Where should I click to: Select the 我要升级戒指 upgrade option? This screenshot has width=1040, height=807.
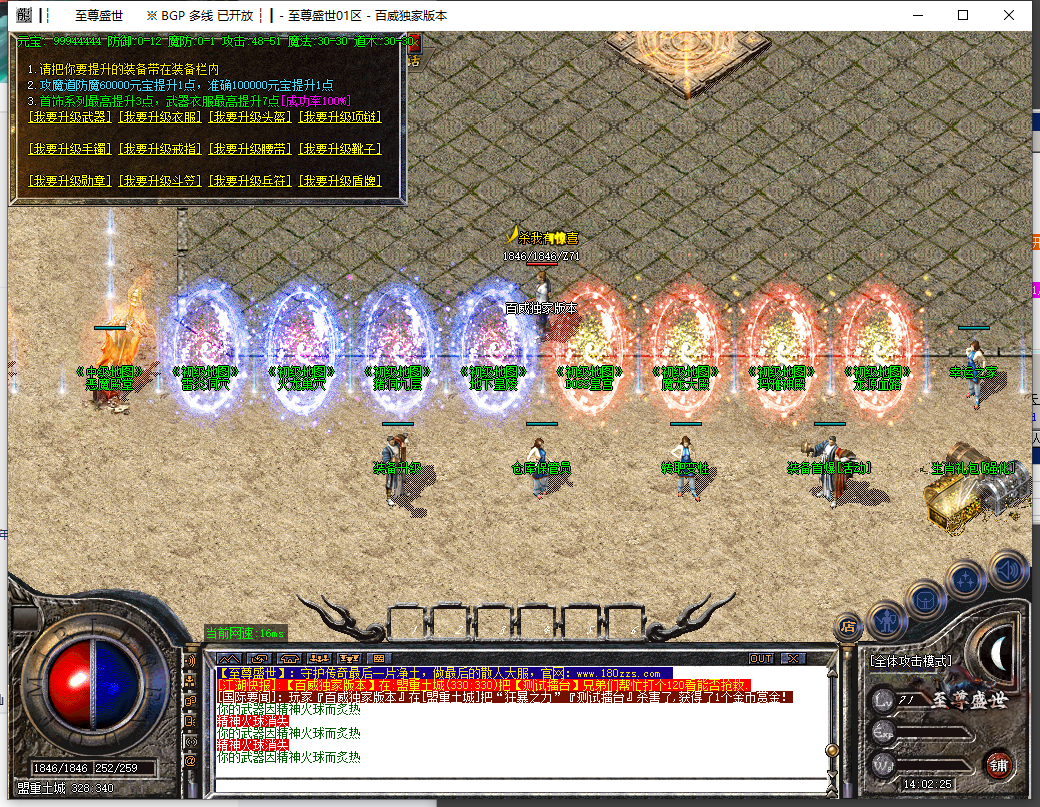[x=161, y=149]
